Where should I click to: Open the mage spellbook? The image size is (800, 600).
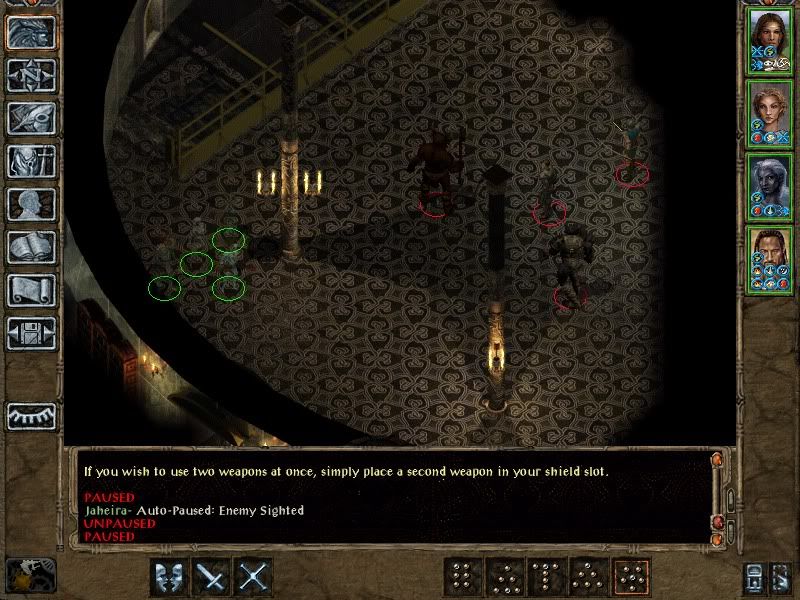(x=32, y=248)
